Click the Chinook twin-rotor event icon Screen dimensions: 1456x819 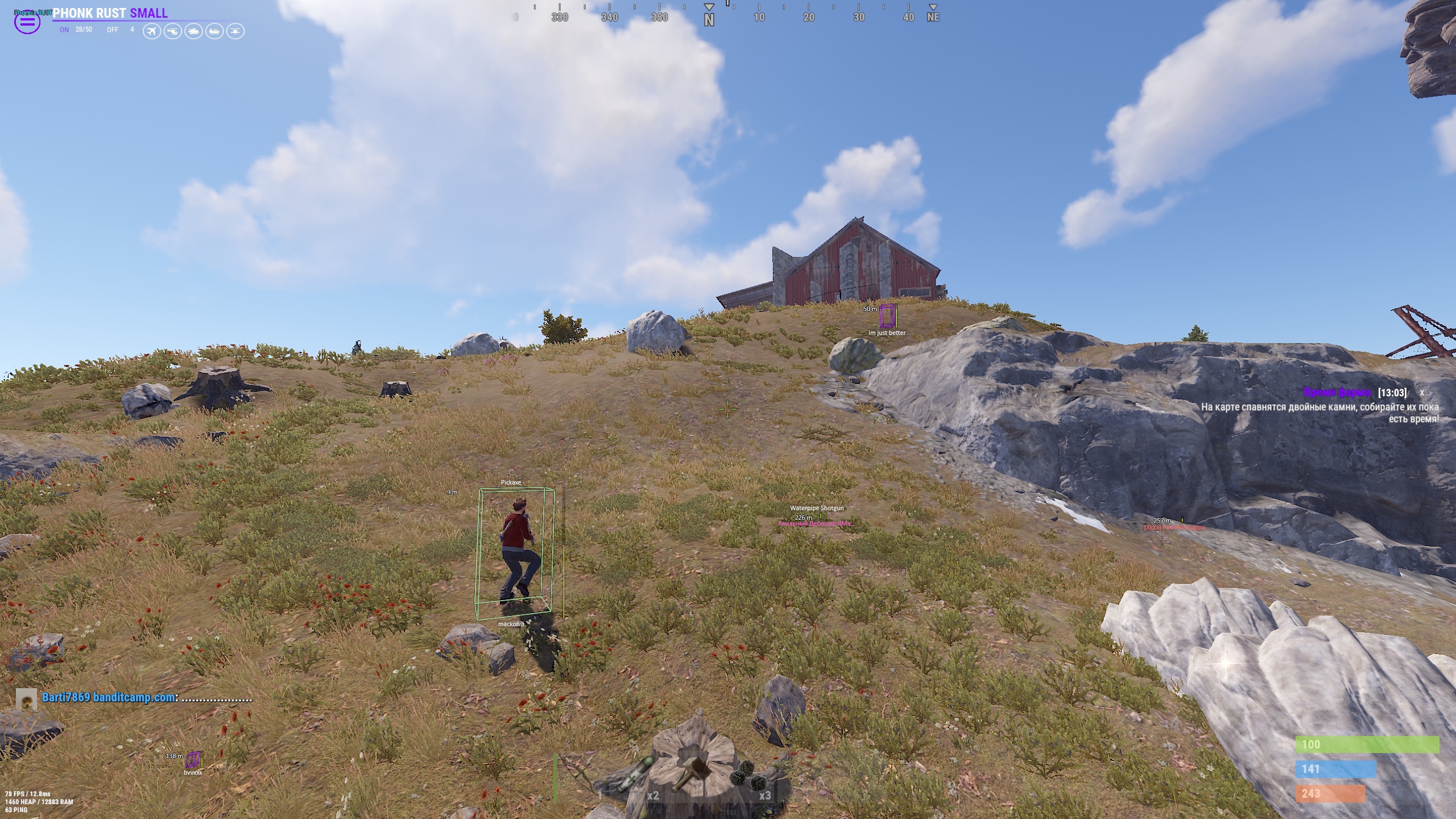pyautogui.click(x=235, y=31)
